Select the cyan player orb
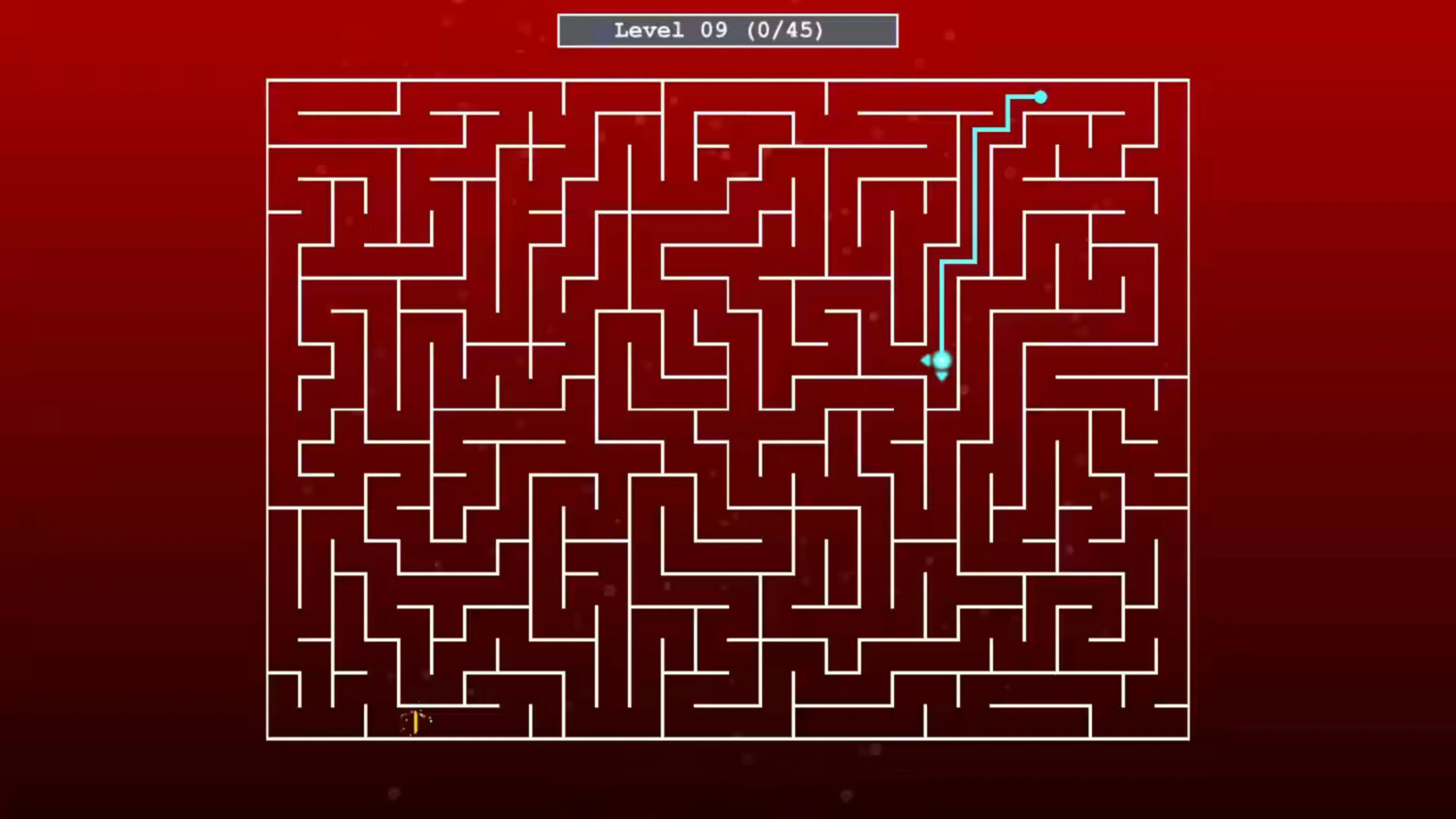Image resolution: width=1456 pixels, height=819 pixels. point(942,361)
